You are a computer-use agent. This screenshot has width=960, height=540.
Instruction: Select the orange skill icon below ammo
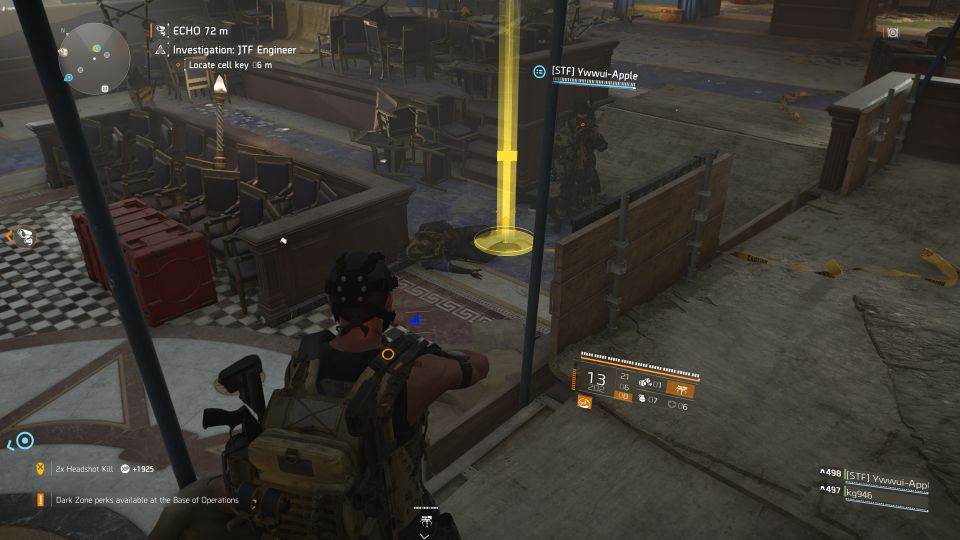click(x=585, y=403)
